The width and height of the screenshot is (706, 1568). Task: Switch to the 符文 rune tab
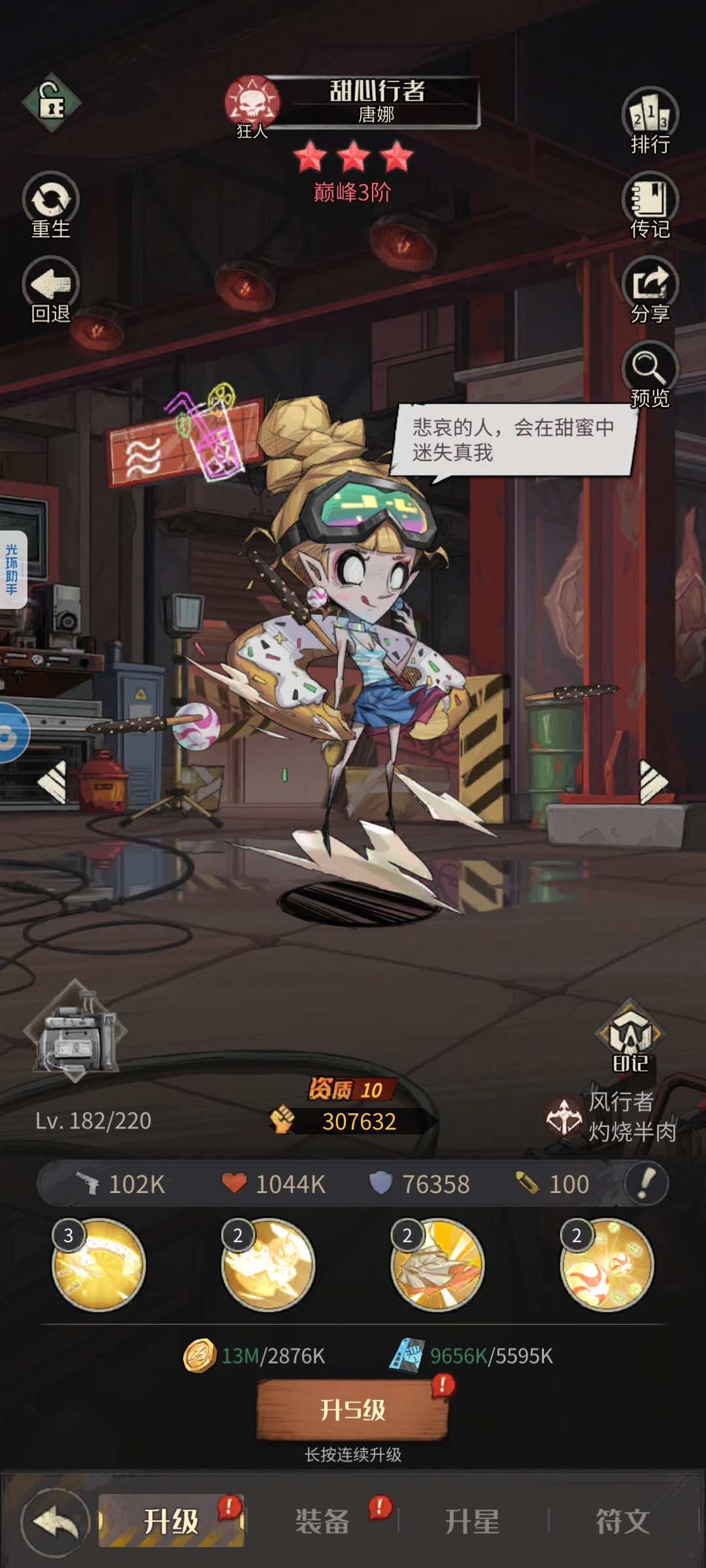622,1522
